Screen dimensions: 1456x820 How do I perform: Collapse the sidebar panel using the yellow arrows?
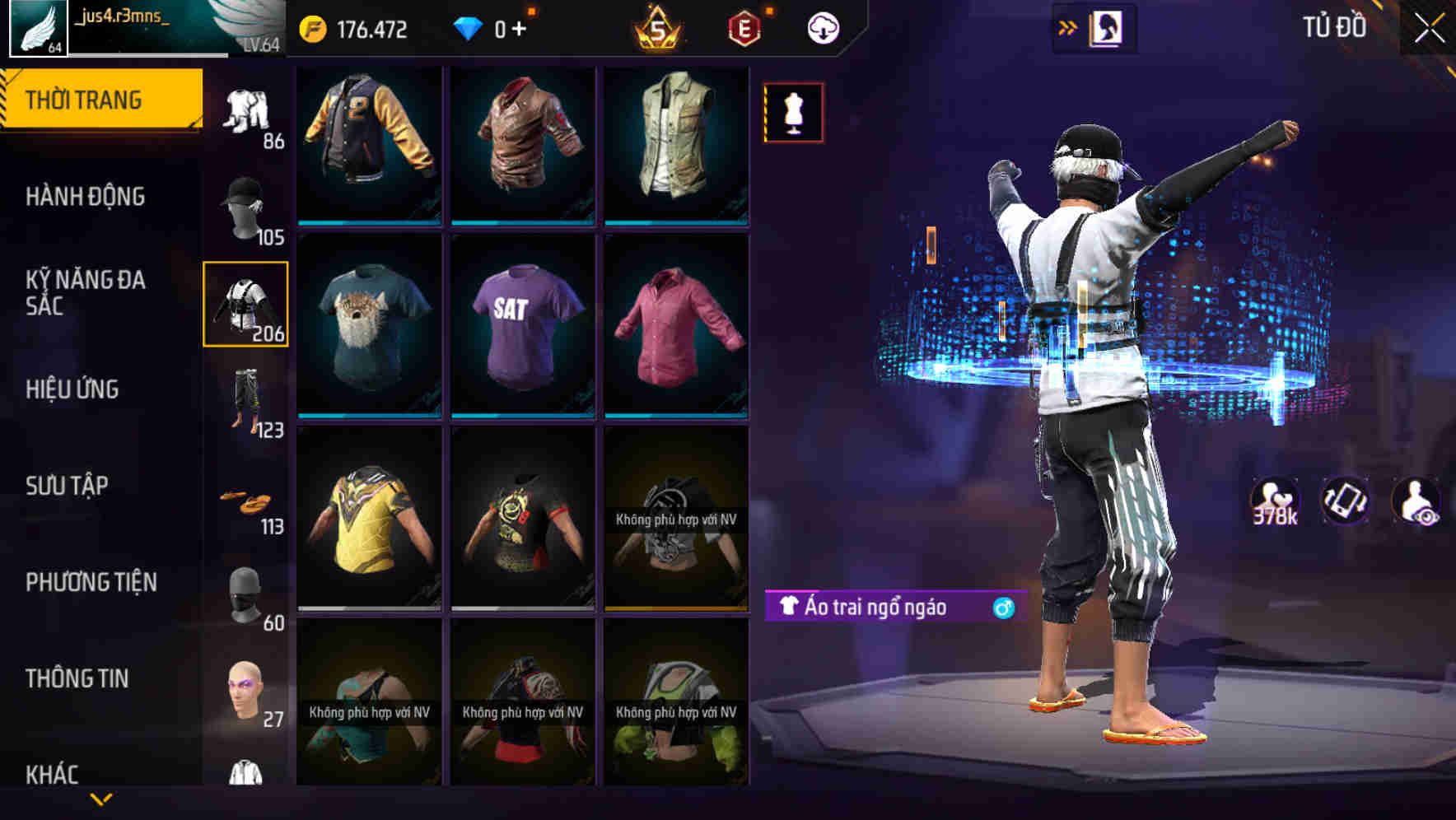pos(1068,26)
